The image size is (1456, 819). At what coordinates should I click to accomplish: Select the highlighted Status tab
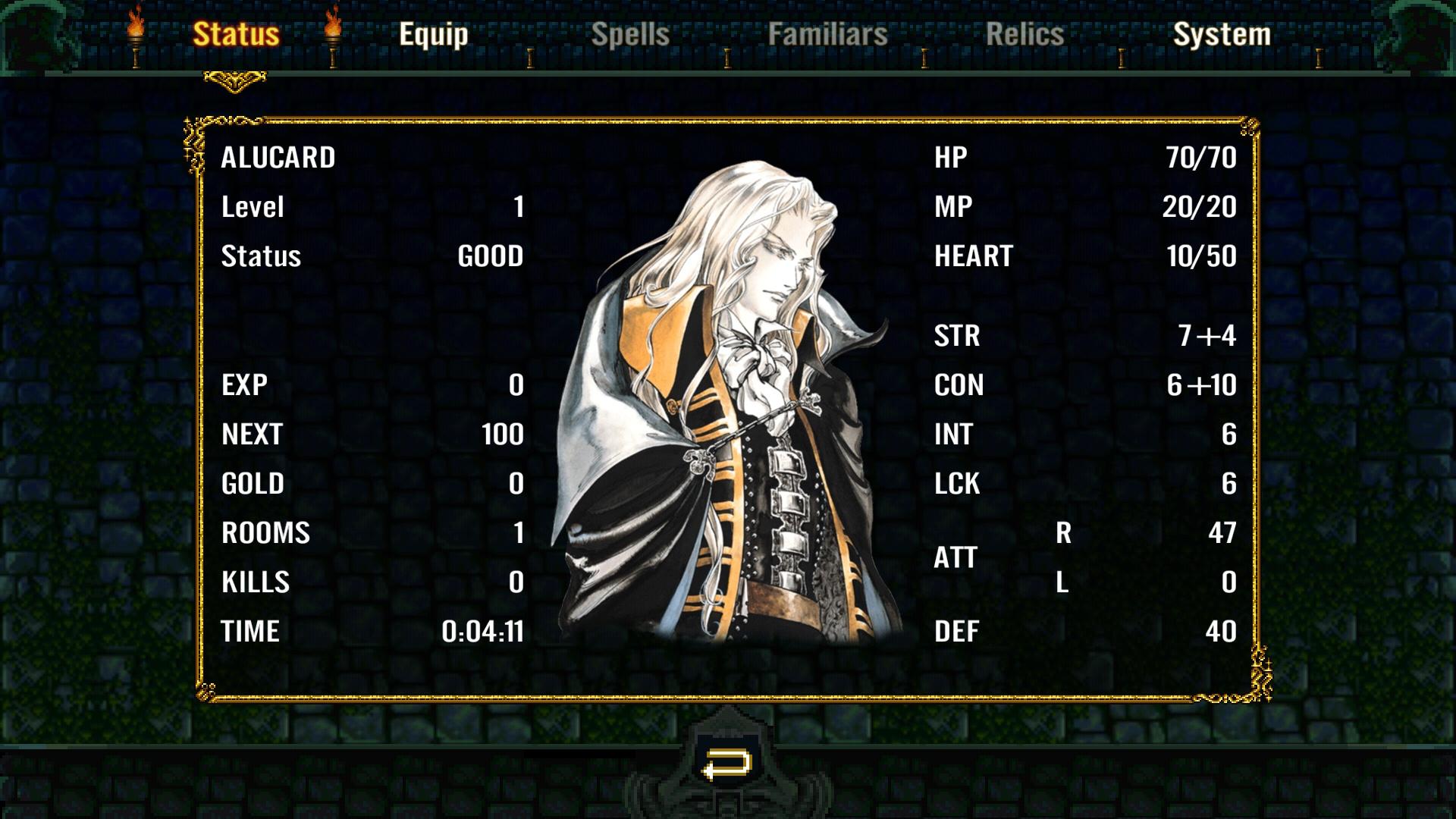coord(237,33)
